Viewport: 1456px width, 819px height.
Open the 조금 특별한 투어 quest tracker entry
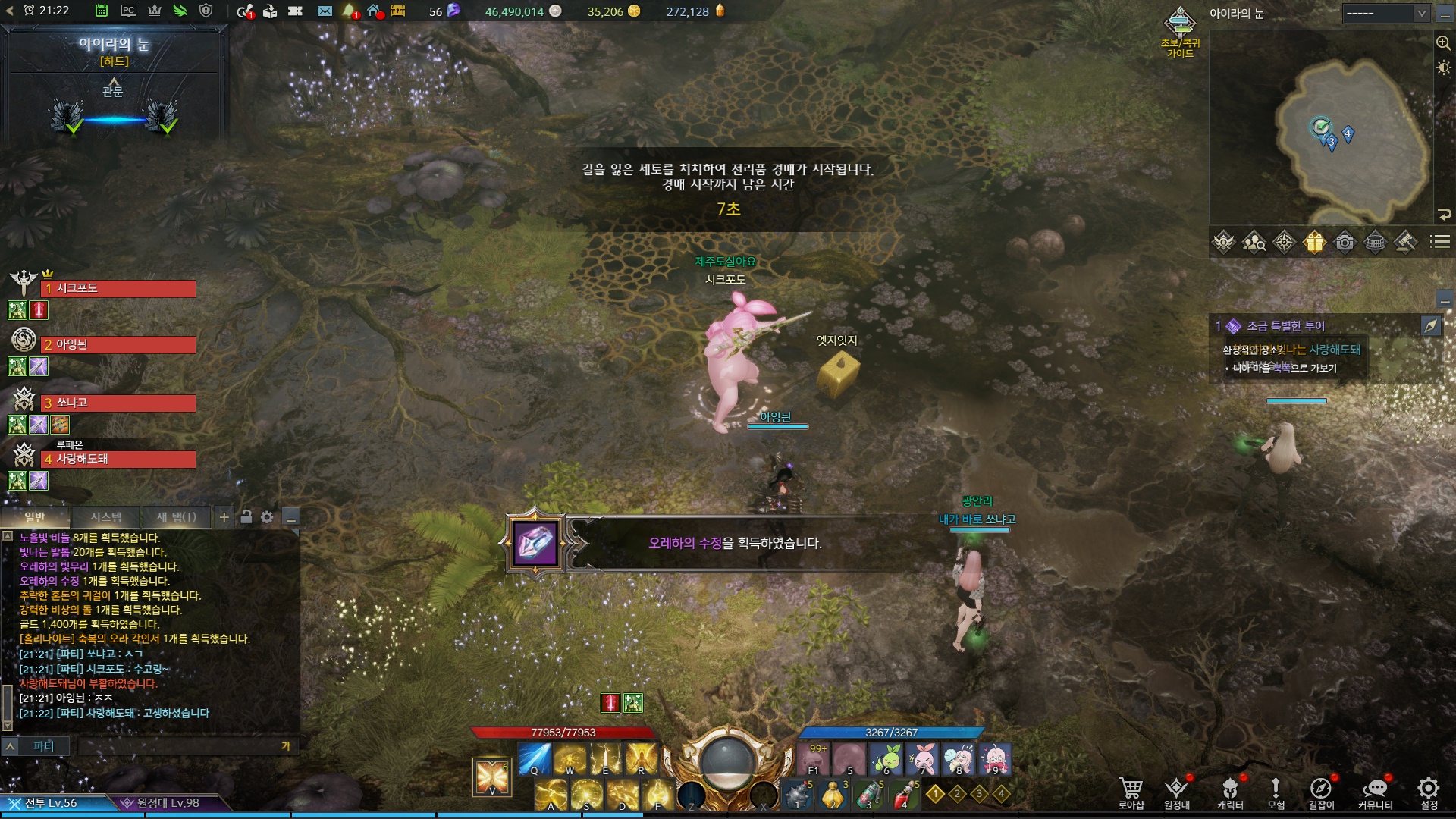pos(1285,326)
